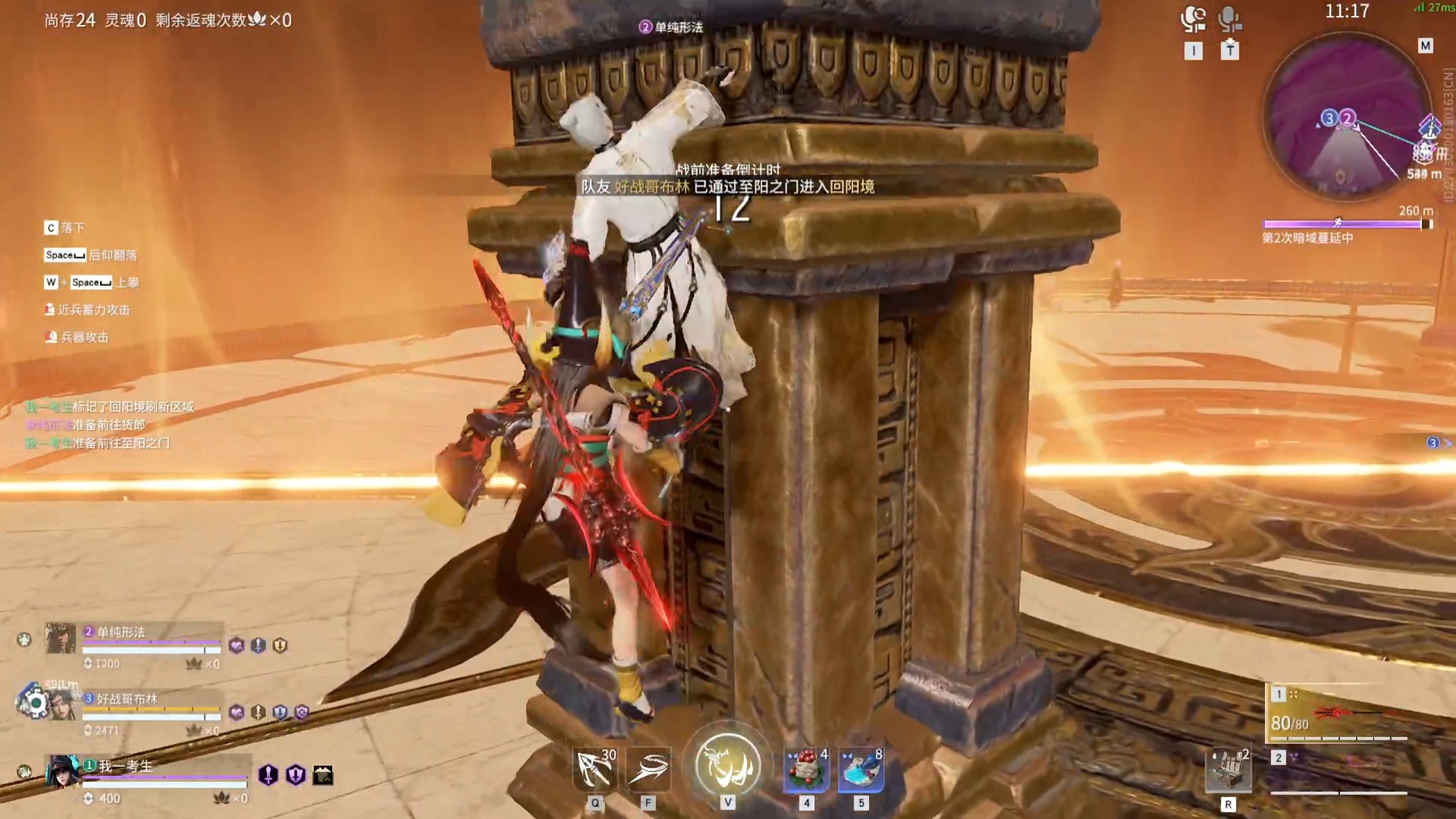Select teammate 好战哥布林 portrait
This screenshot has width=1456, height=819.
[62, 705]
